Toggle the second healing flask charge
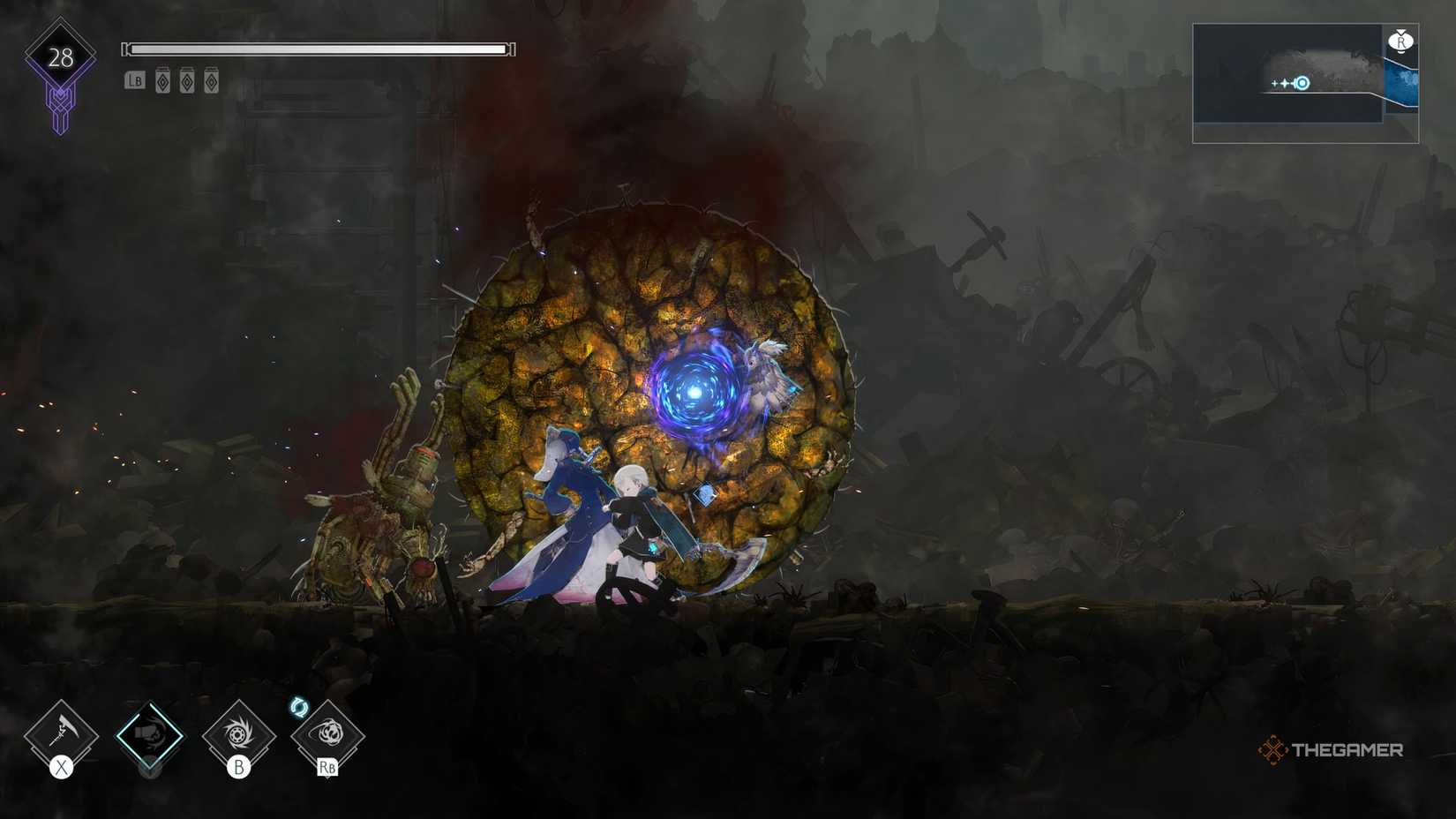 pos(186,81)
